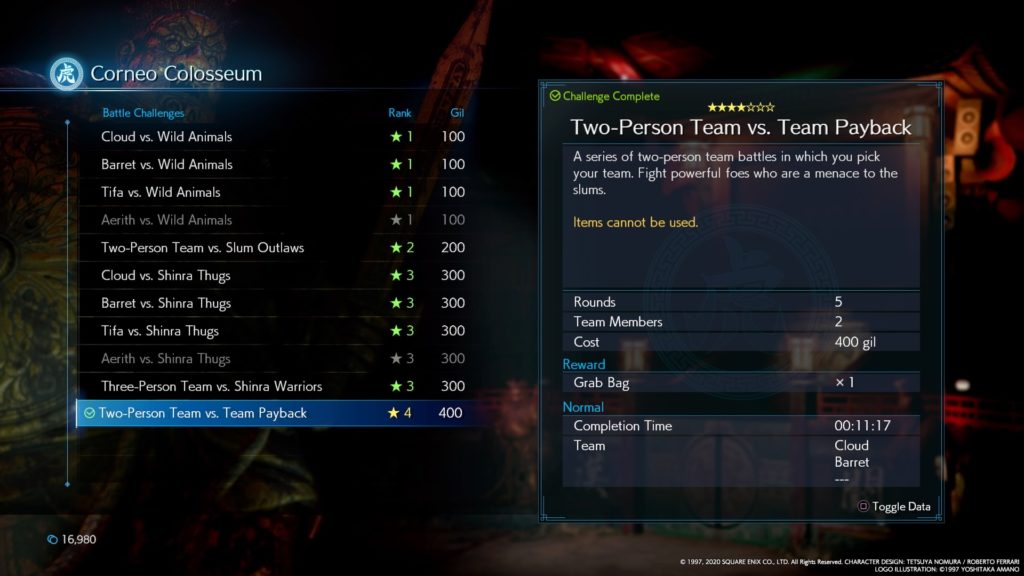The image size is (1024, 576).
Task: Select the greyed Aerith vs. Shinra Thugs row
Action: tap(166, 359)
